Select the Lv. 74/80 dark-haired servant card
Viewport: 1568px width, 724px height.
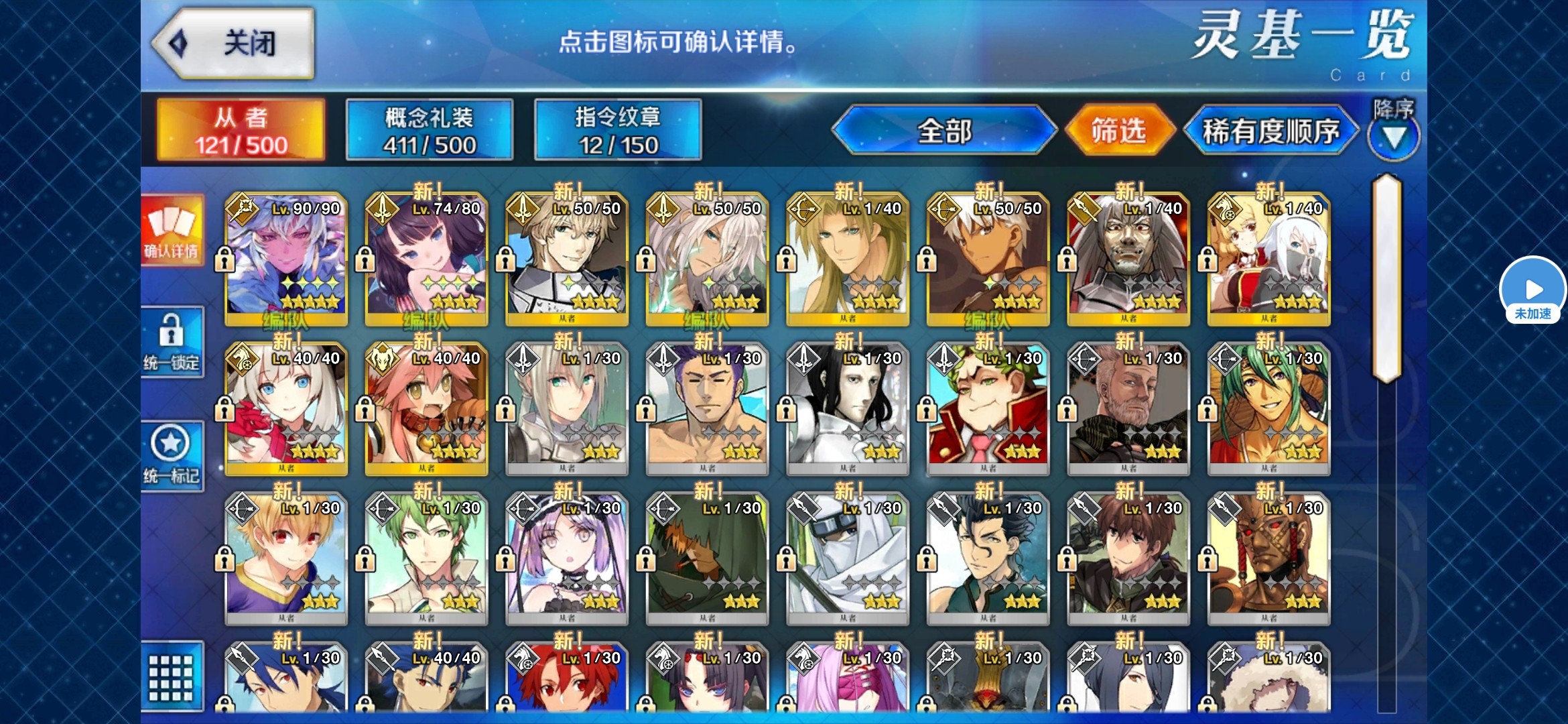coord(427,258)
